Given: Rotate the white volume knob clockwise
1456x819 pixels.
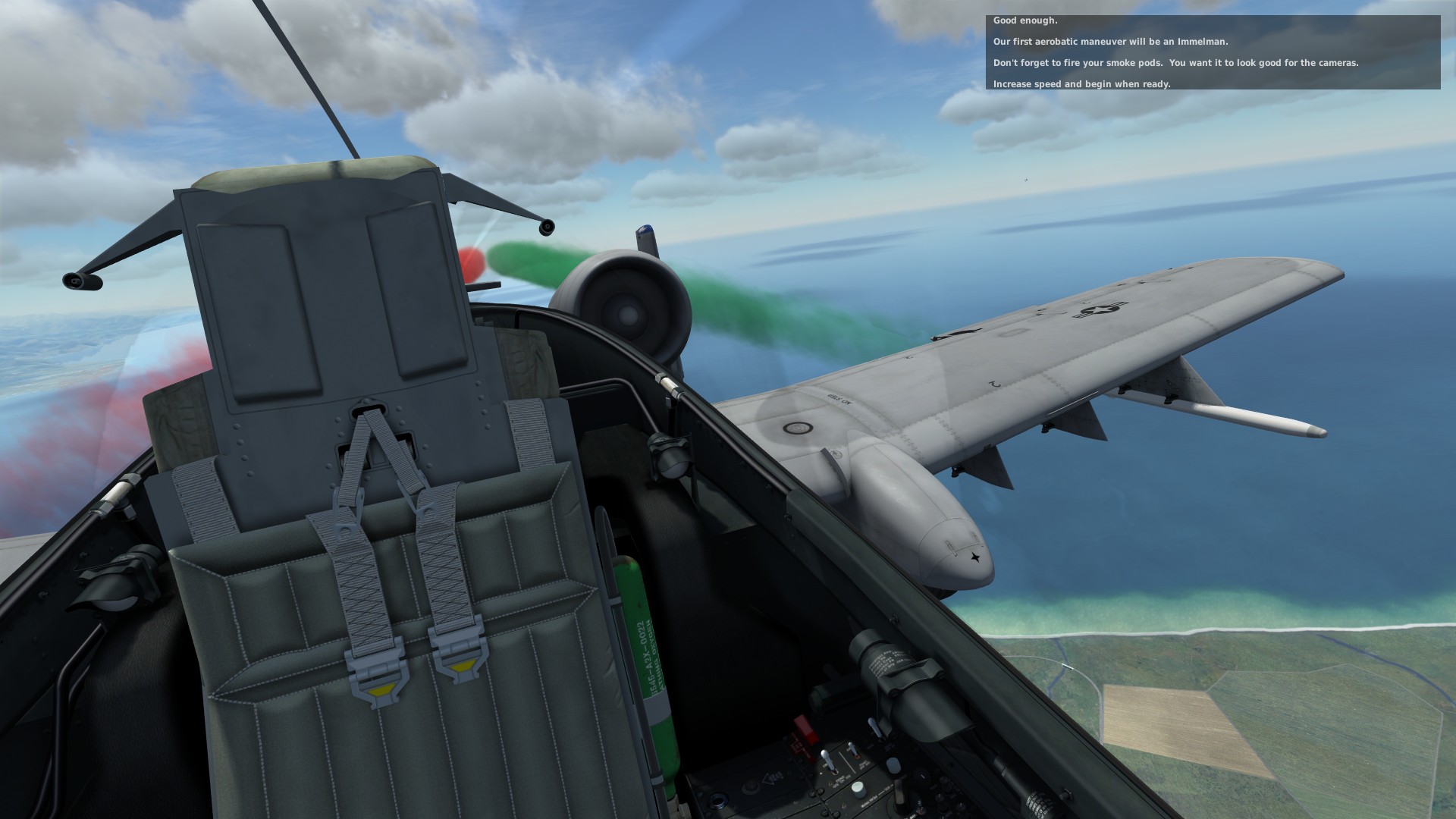Looking at the screenshot, I should click(858, 790).
